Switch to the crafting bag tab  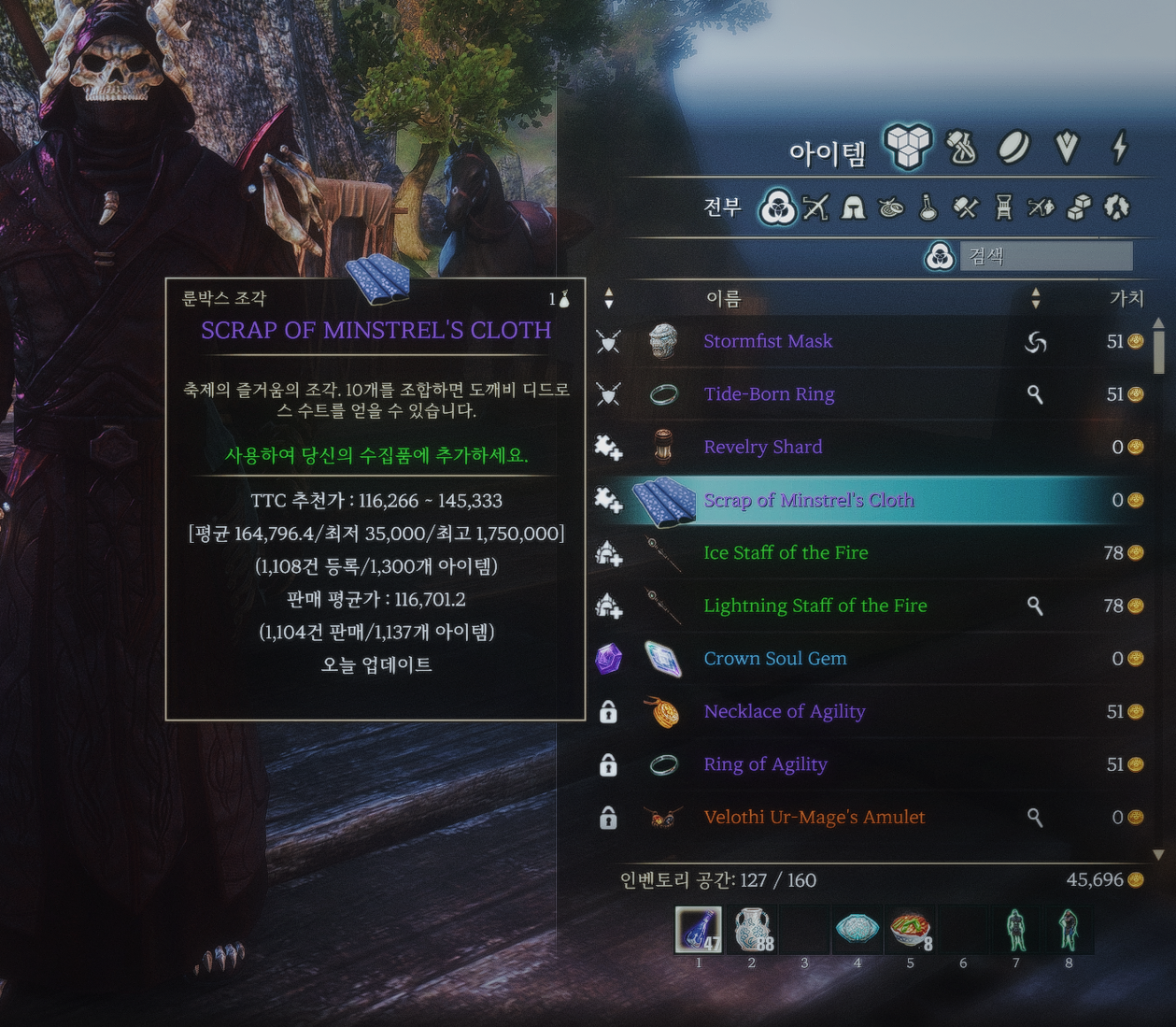click(961, 148)
